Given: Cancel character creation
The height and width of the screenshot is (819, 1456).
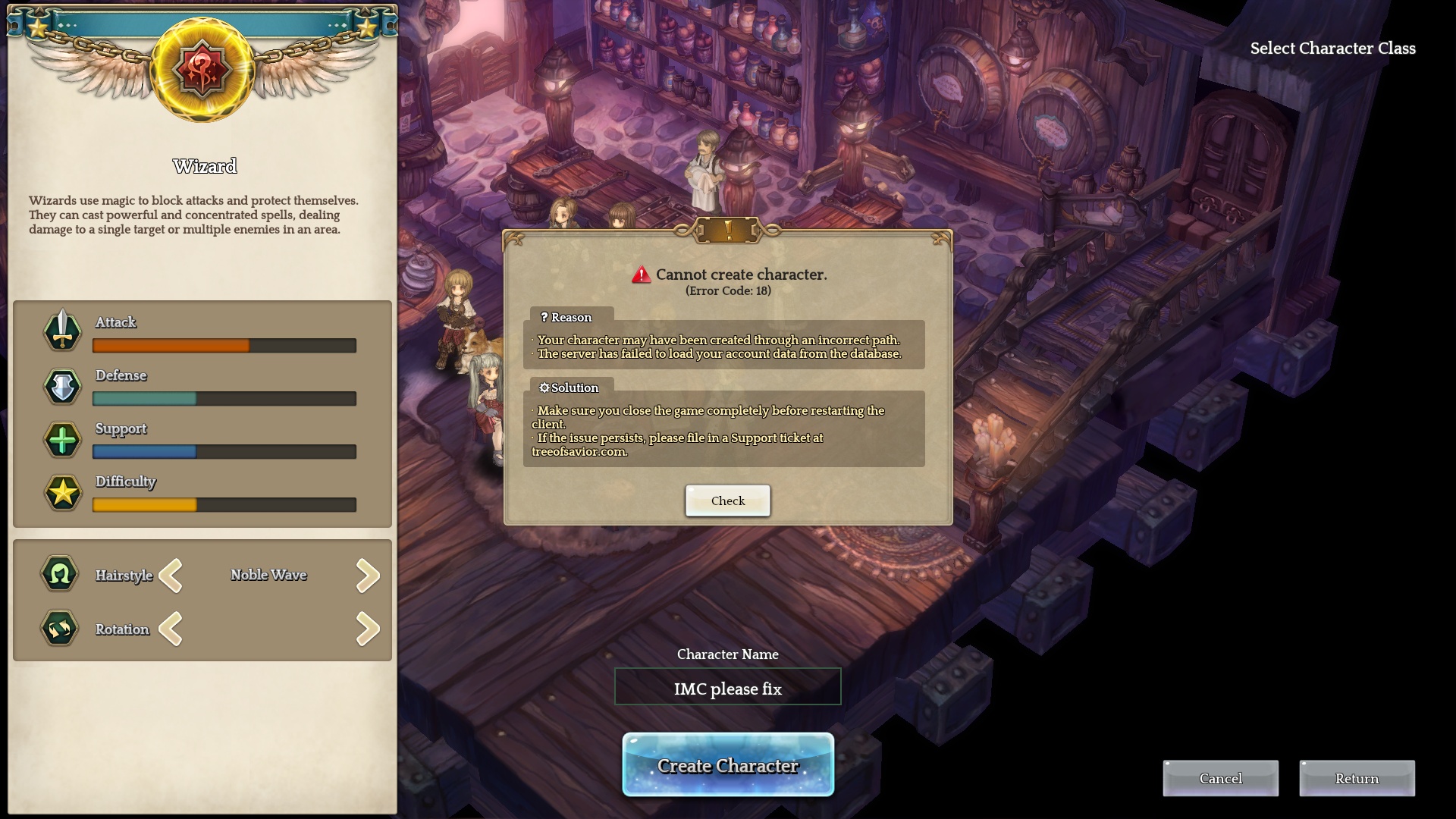Looking at the screenshot, I should [1220, 779].
